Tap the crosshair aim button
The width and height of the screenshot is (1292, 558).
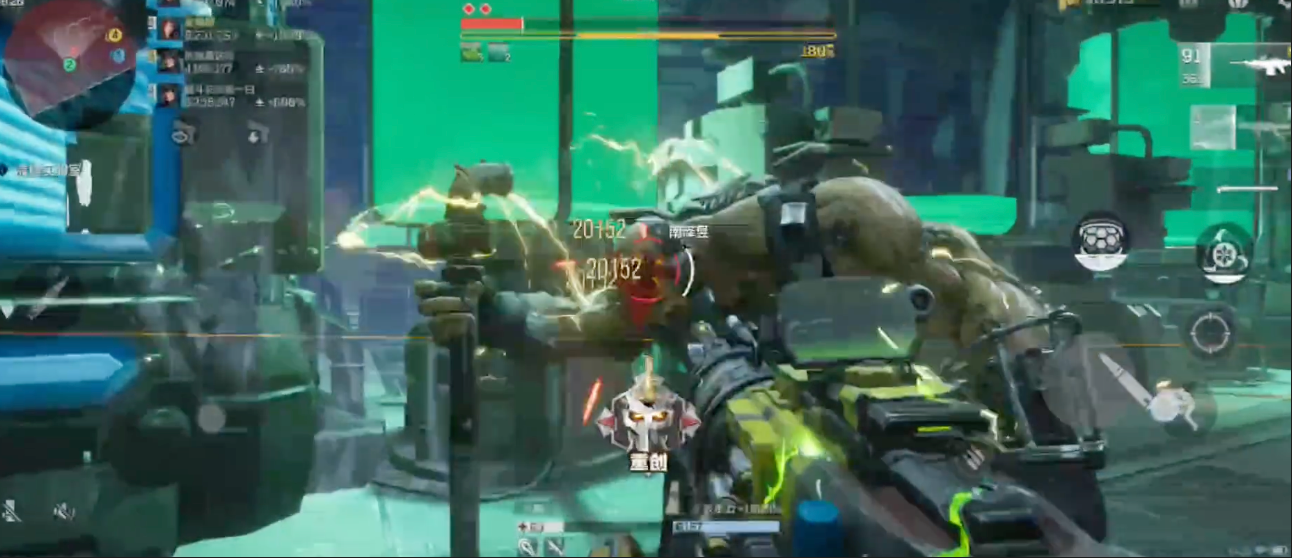1211,330
